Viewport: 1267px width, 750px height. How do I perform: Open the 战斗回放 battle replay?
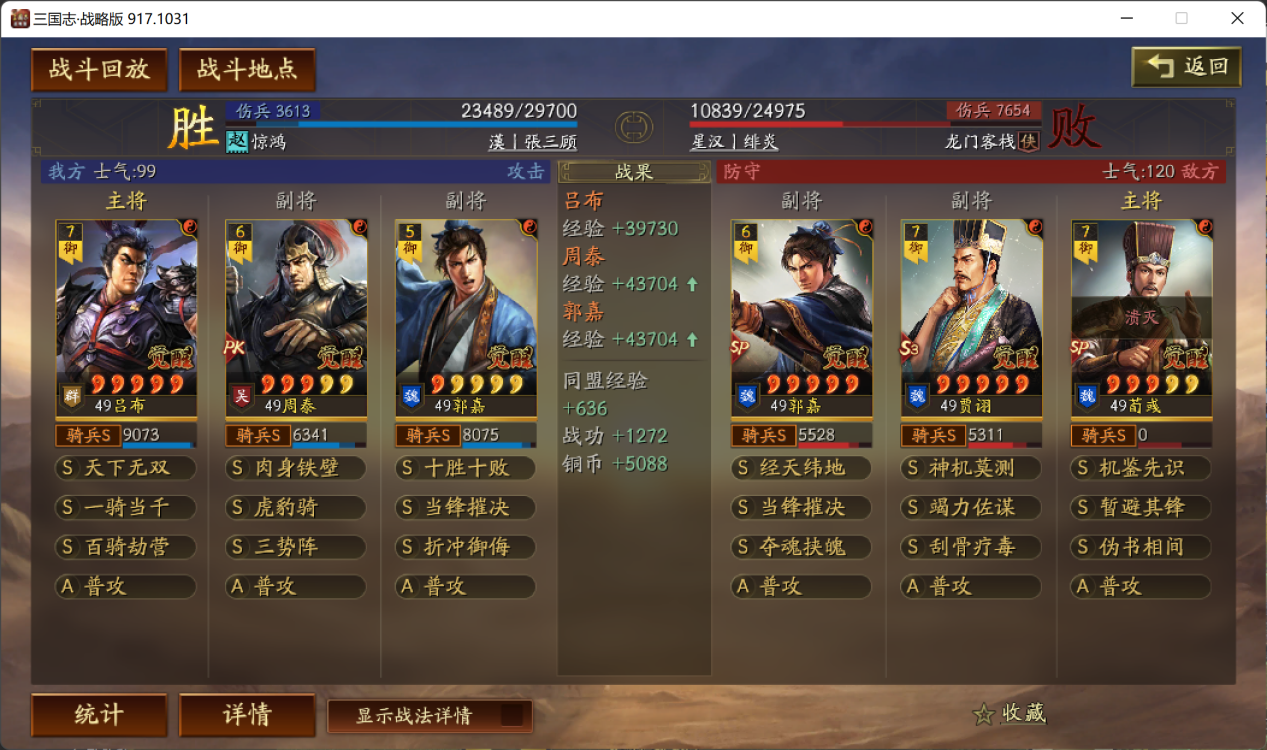point(99,69)
